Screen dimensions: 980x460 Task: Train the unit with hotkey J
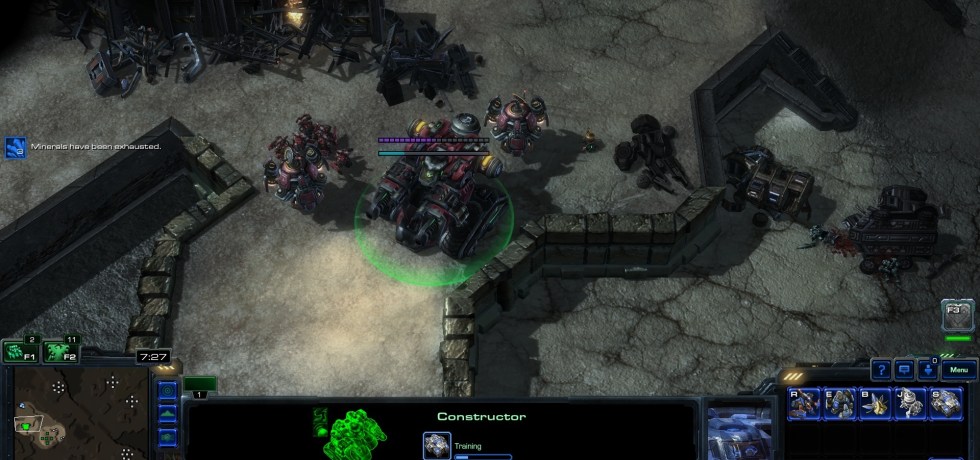click(910, 403)
